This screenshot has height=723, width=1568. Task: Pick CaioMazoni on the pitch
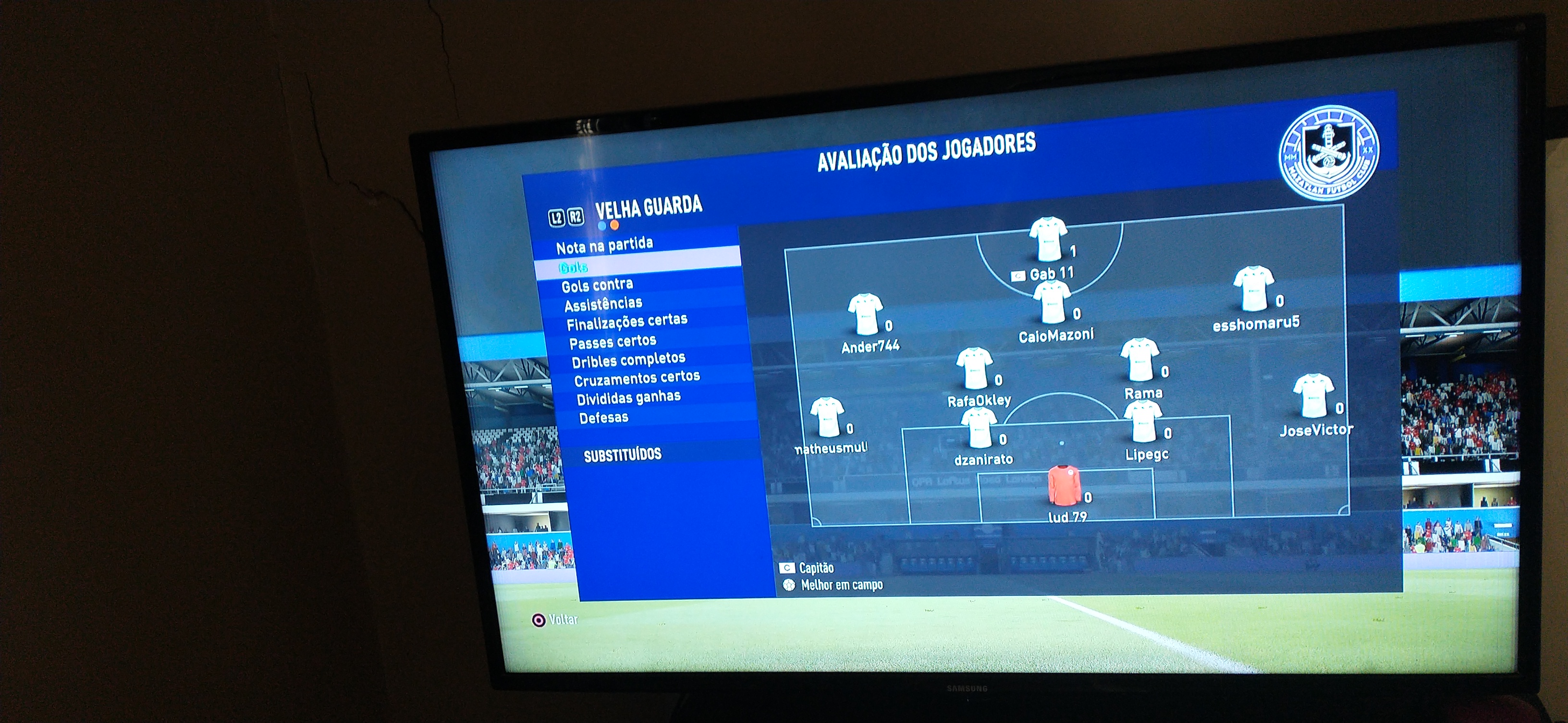click(x=1051, y=303)
